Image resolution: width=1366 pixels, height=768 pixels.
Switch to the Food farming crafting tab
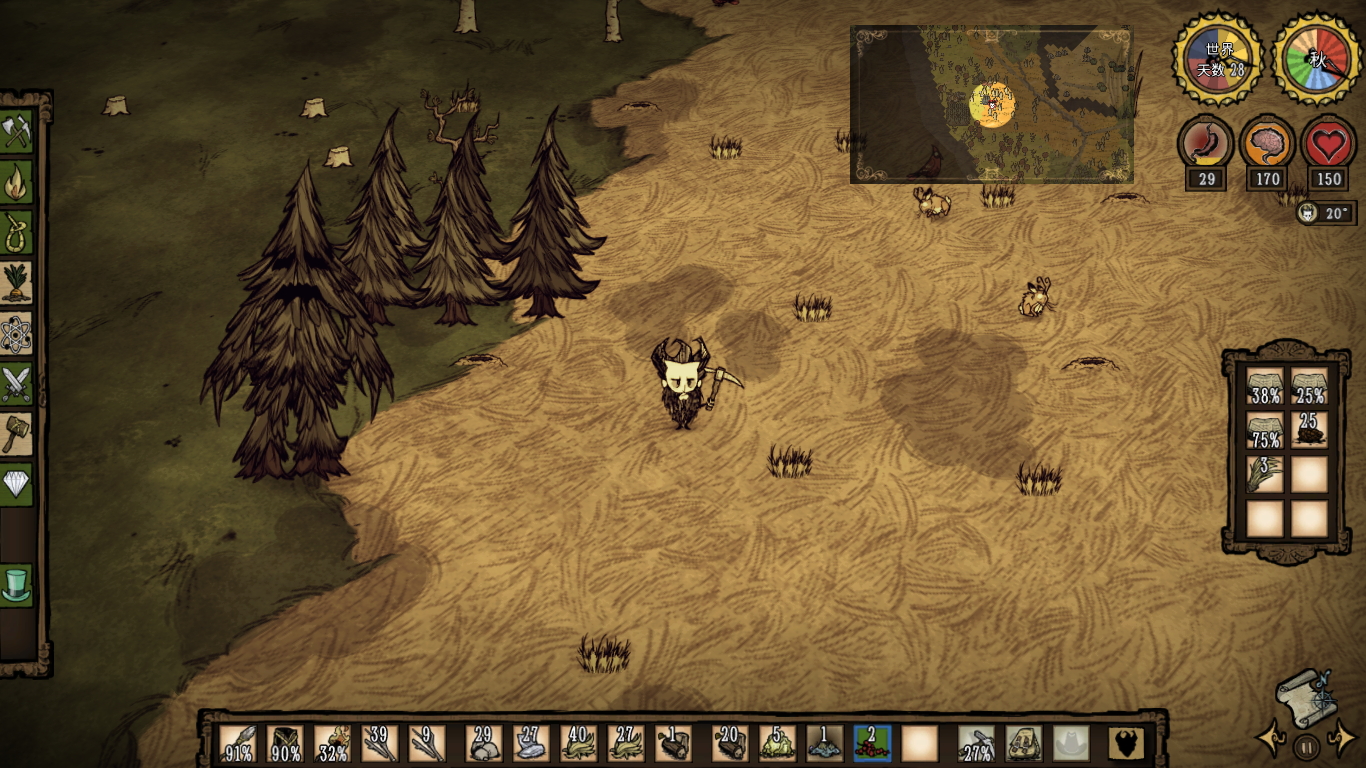pyautogui.click(x=17, y=283)
